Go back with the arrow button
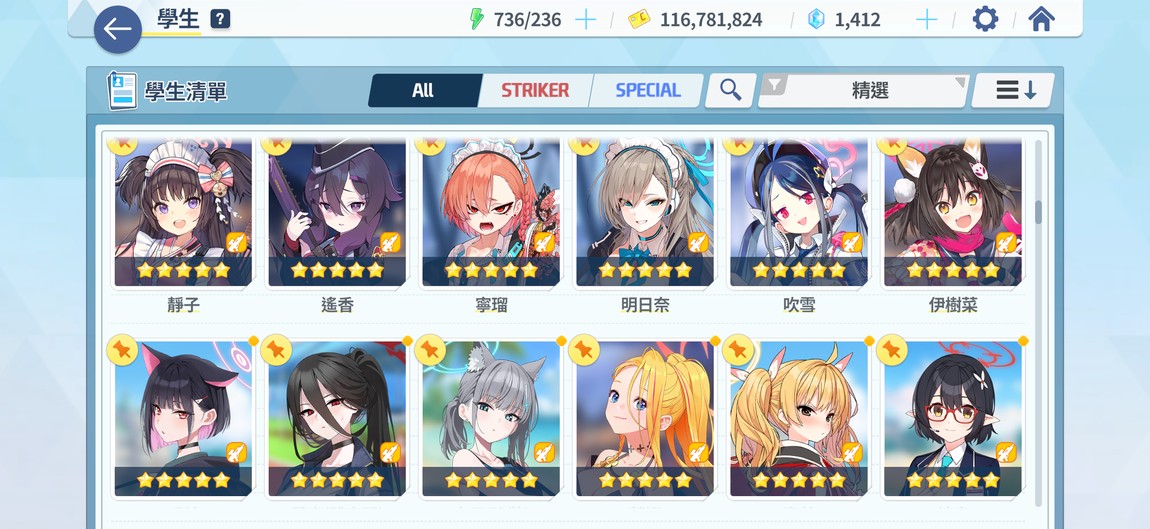Image resolution: width=1150 pixels, height=529 pixels. [117, 29]
